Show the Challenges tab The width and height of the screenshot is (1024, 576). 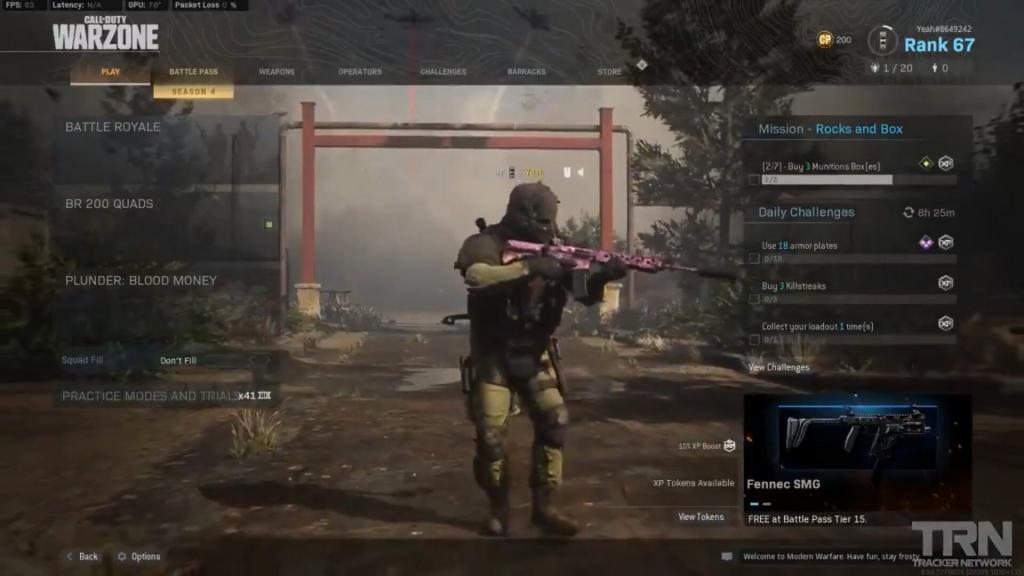tap(443, 72)
